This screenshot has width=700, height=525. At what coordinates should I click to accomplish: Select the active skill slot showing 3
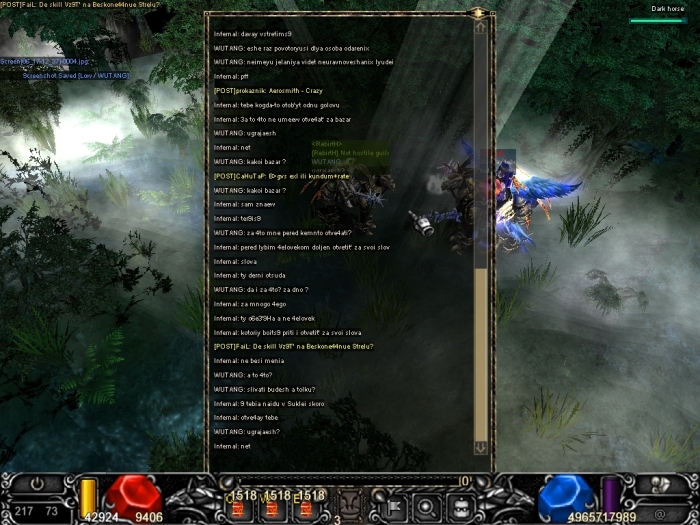coord(350,504)
